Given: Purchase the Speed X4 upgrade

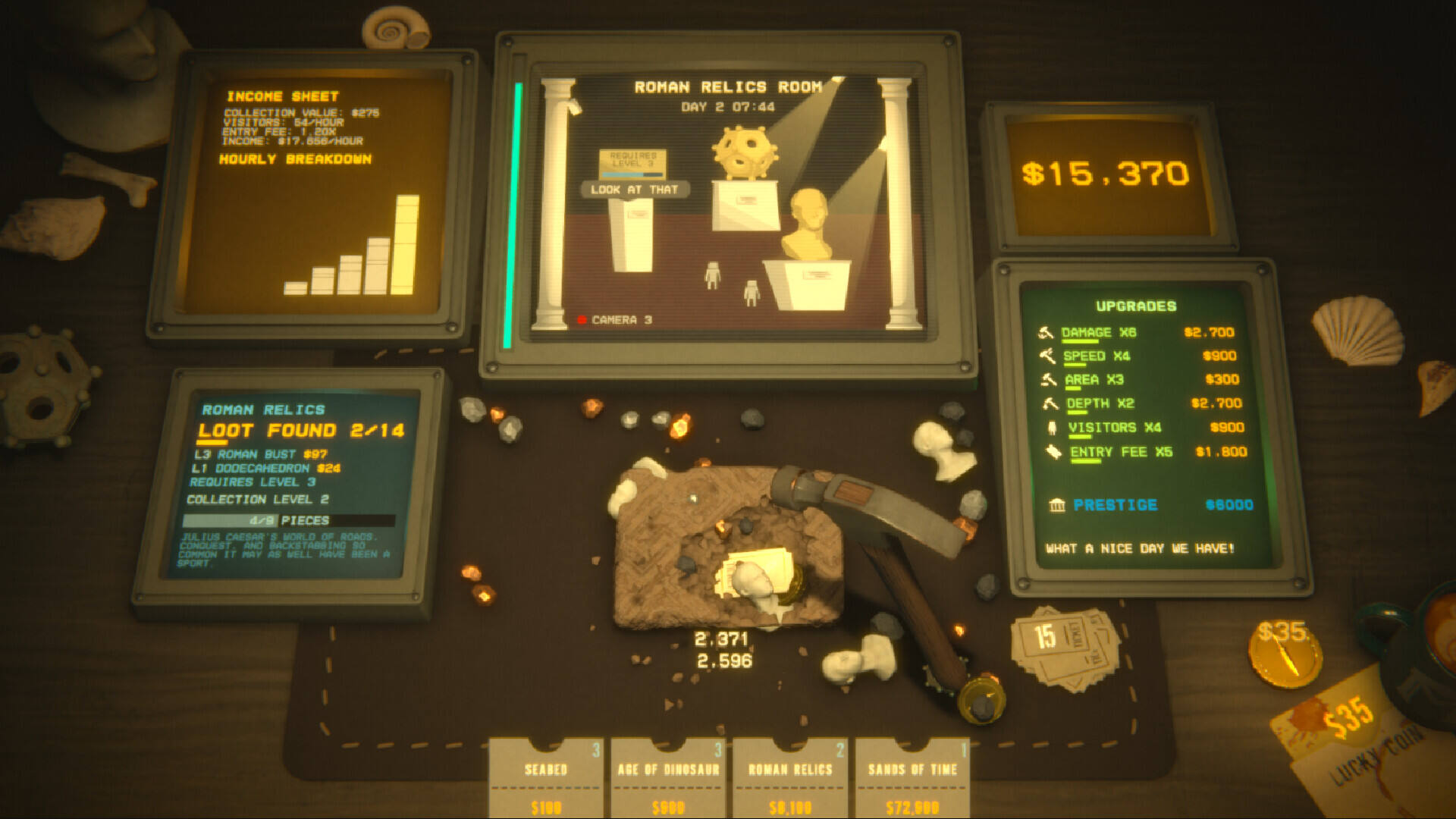Looking at the screenshot, I should pos(1096,356).
